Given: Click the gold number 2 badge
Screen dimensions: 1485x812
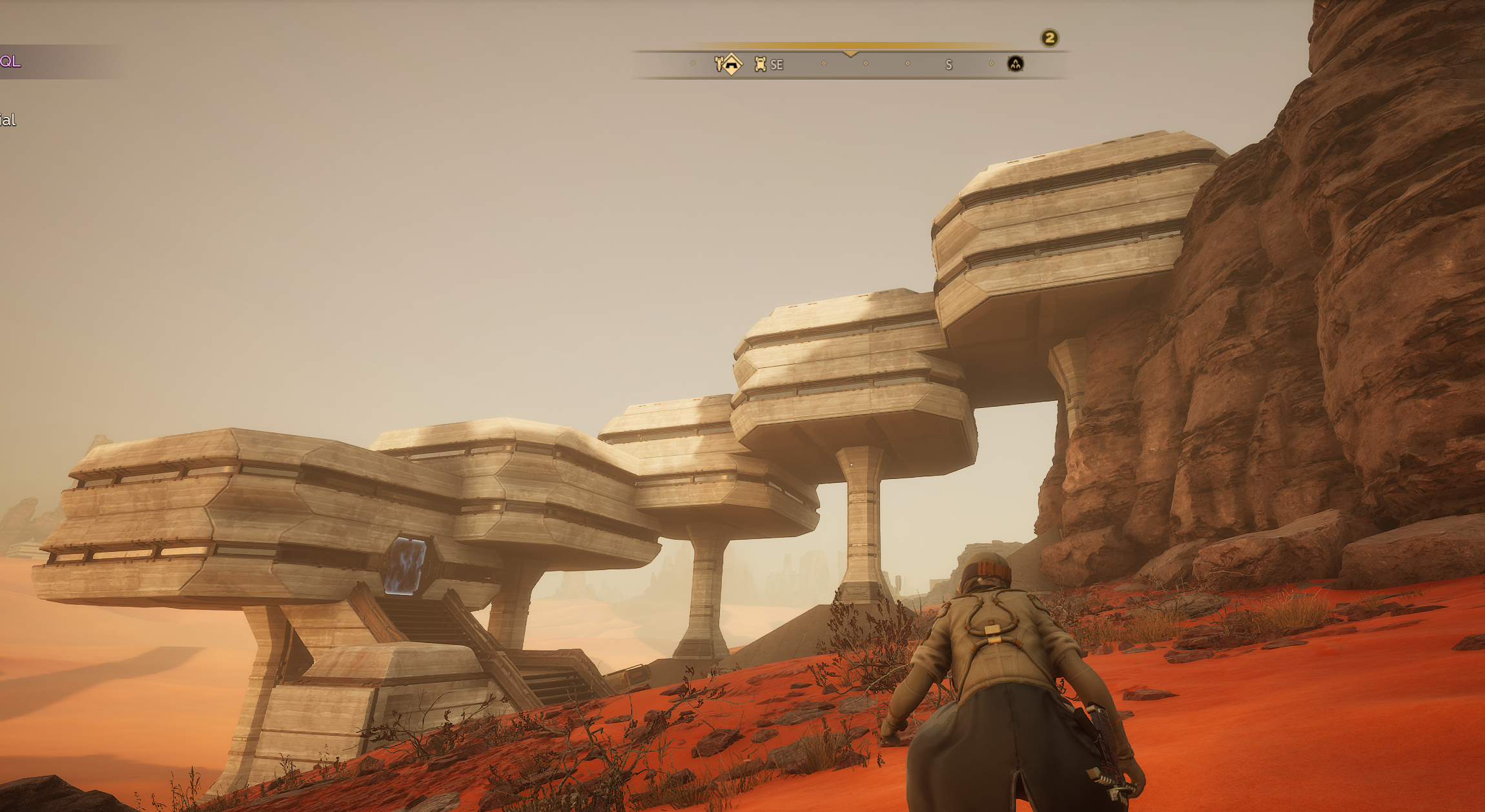Looking at the screenshot, I should pos(1049,38).
